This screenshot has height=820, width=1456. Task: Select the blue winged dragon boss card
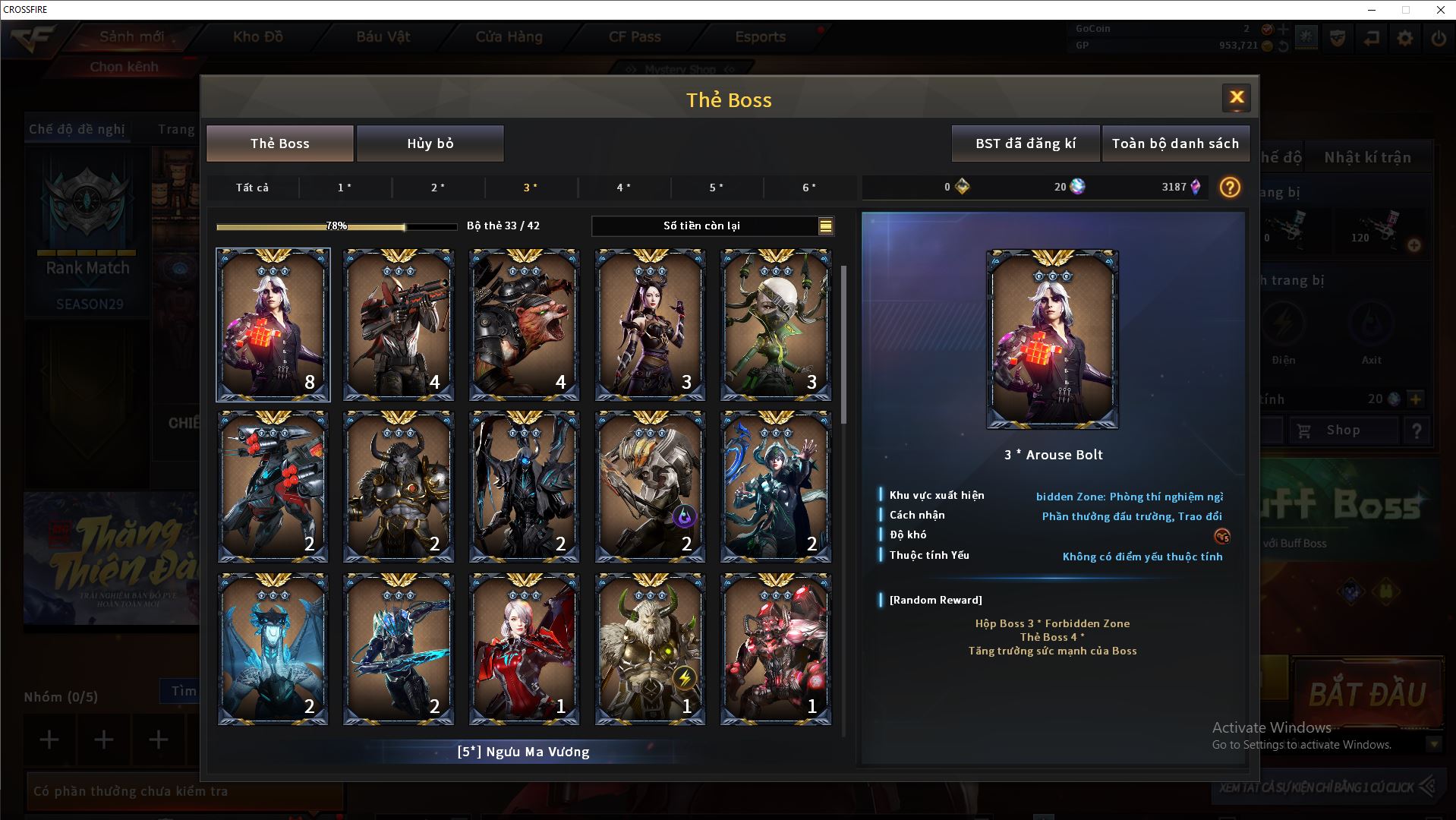pyautogui.click(x=273, y=649)
